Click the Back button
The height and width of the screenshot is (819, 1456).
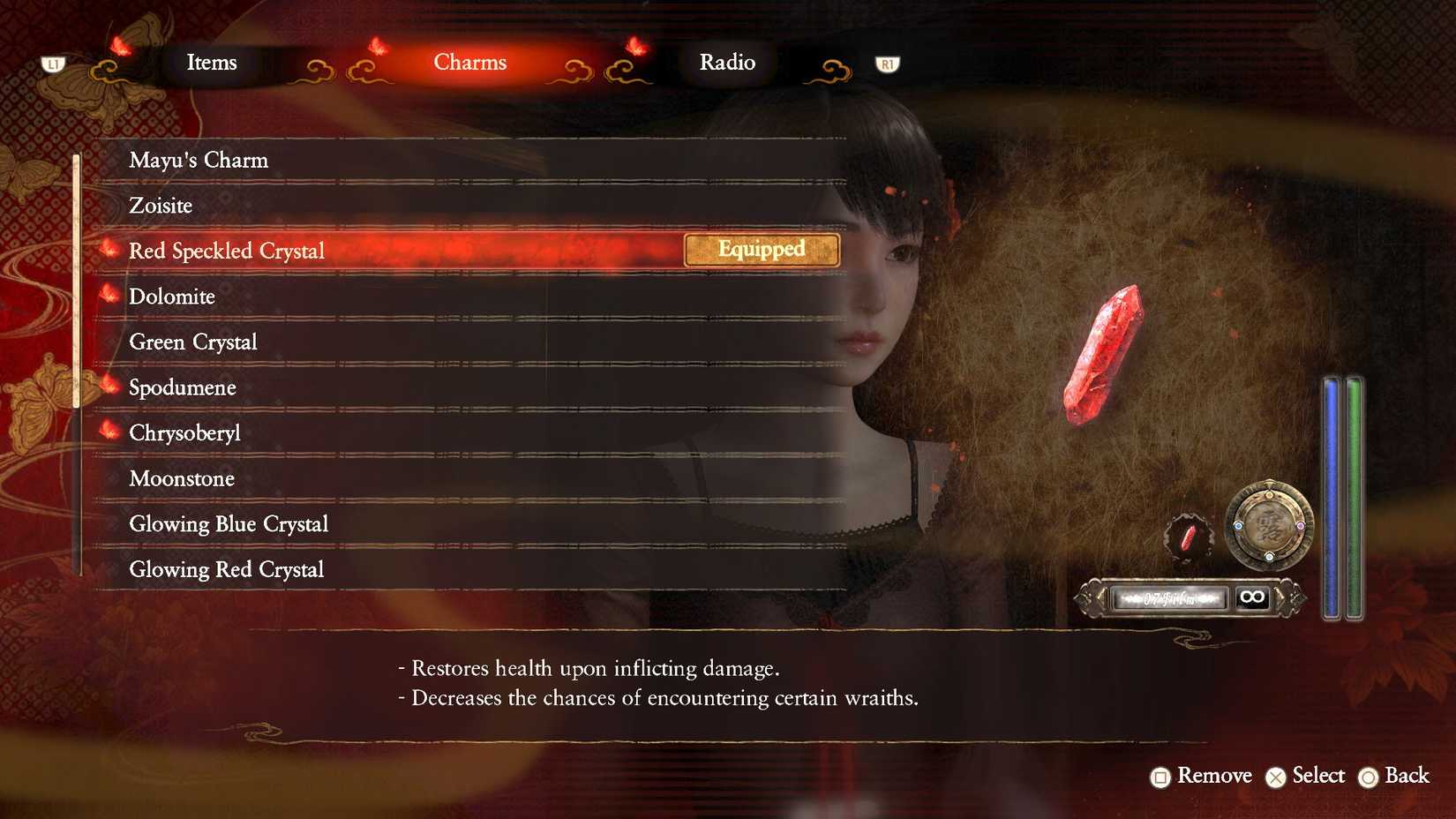[x=1407, y=777]
